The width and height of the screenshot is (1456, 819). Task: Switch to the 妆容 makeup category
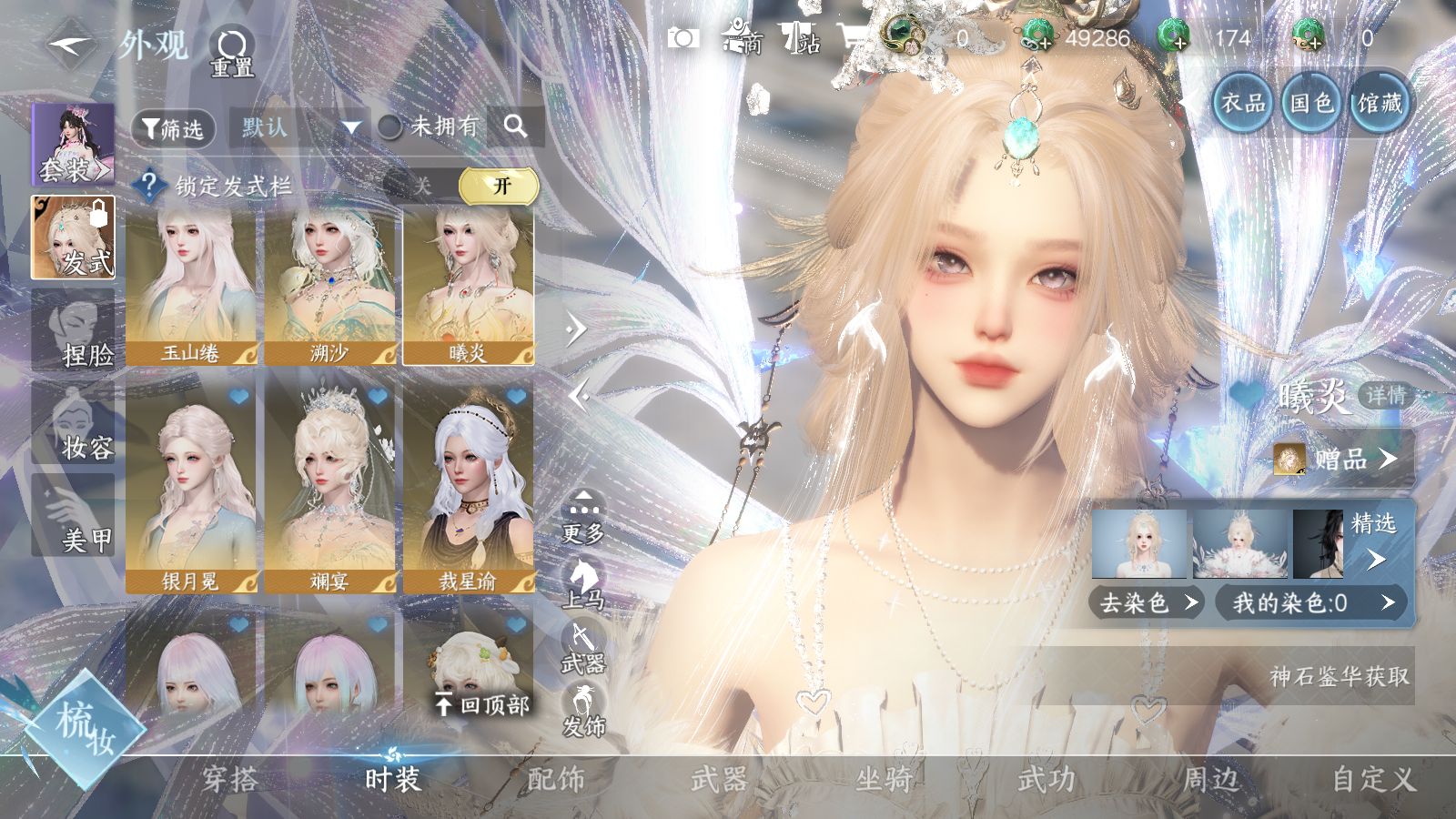74,423
